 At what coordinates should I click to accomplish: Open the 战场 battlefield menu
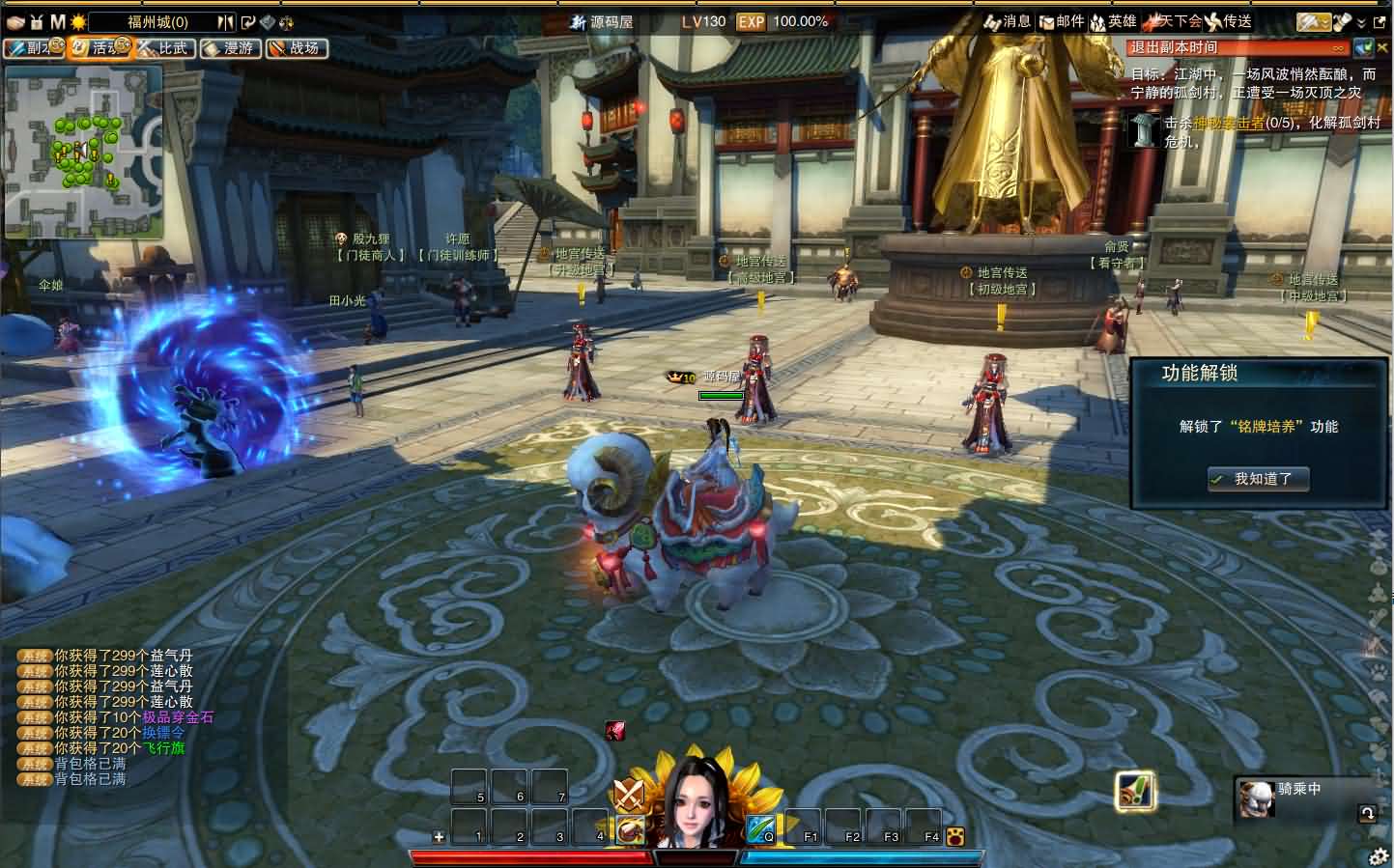point(296,47)
